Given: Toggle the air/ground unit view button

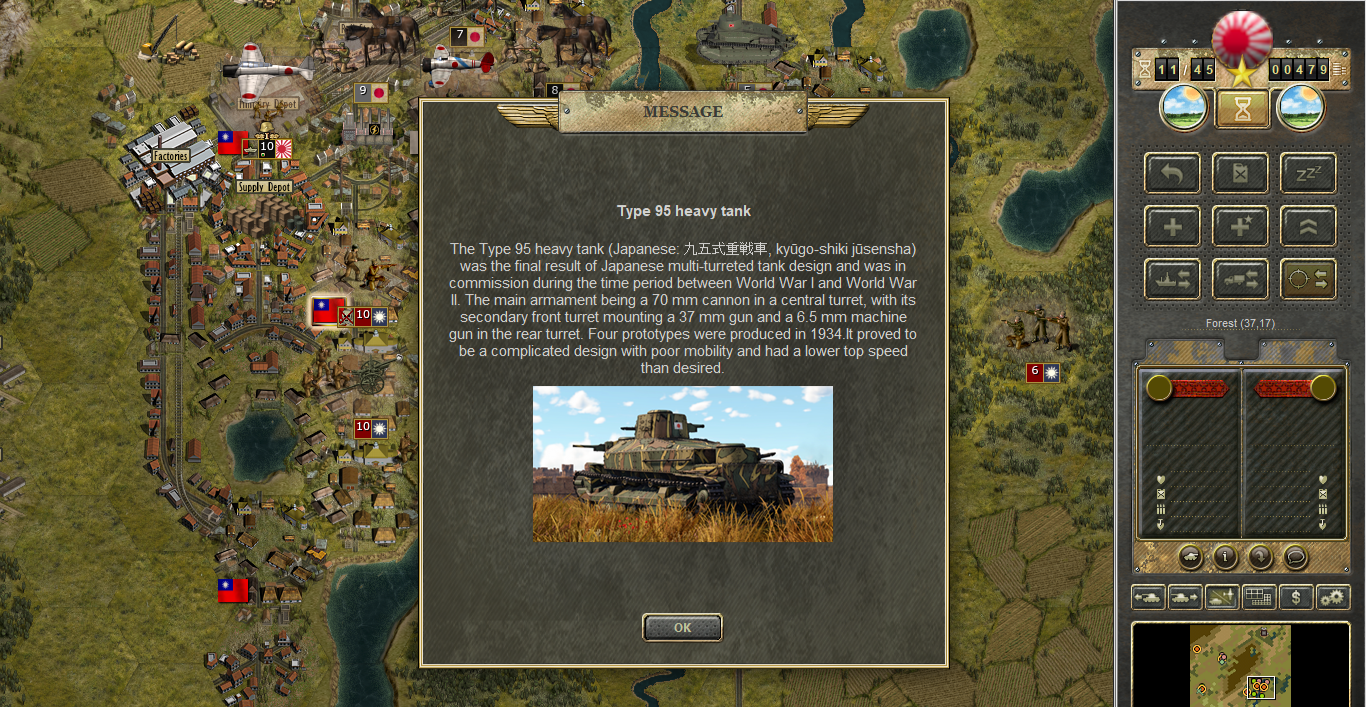Looking at the screenshot, I should pos(1222,598).
